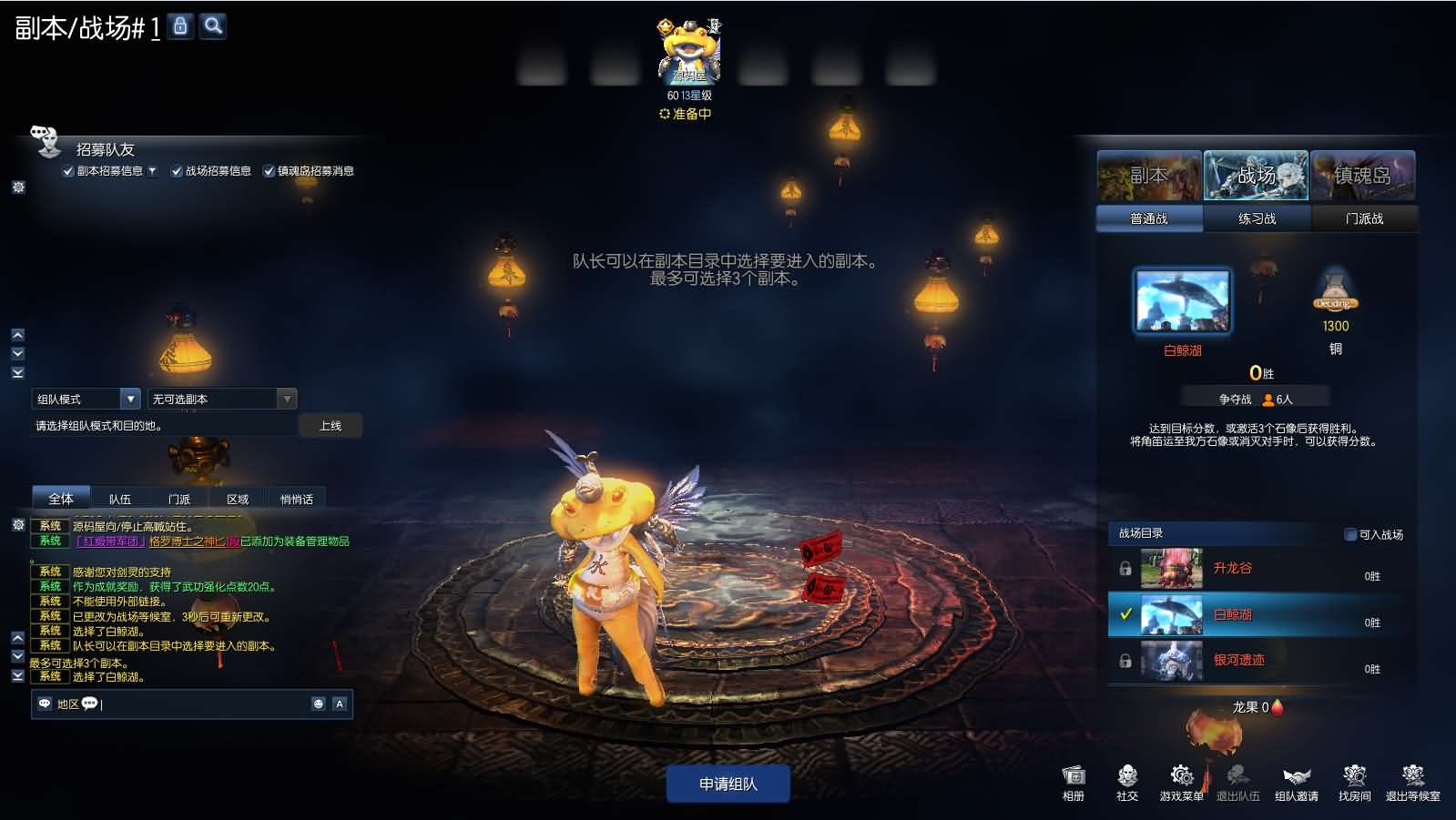Enable the 可入战场 checkbox
The width and height of the screenshot is (1456, 820).
1349,534
